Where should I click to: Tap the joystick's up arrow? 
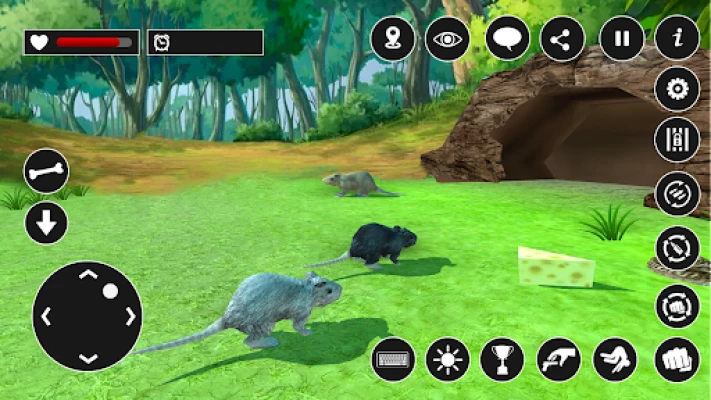coord(88,275)
